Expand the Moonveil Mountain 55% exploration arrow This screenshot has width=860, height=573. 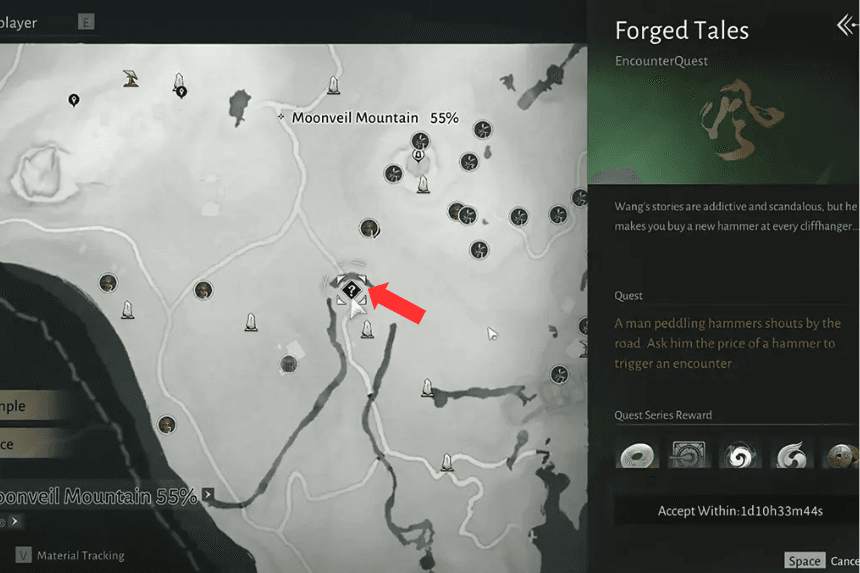[x=208, y=494]
